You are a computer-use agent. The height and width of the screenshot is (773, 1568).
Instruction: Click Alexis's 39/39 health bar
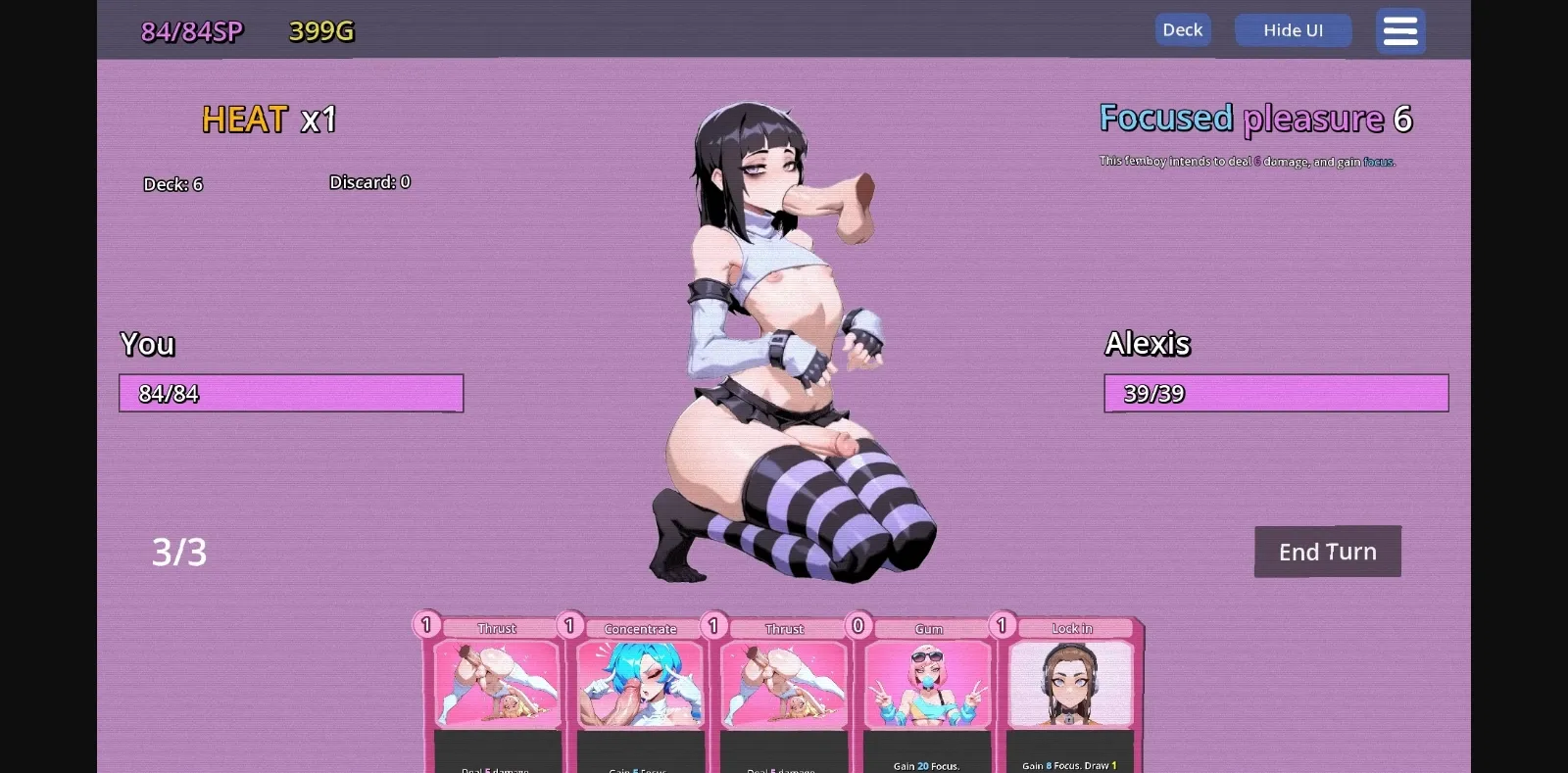(1276, 393)
